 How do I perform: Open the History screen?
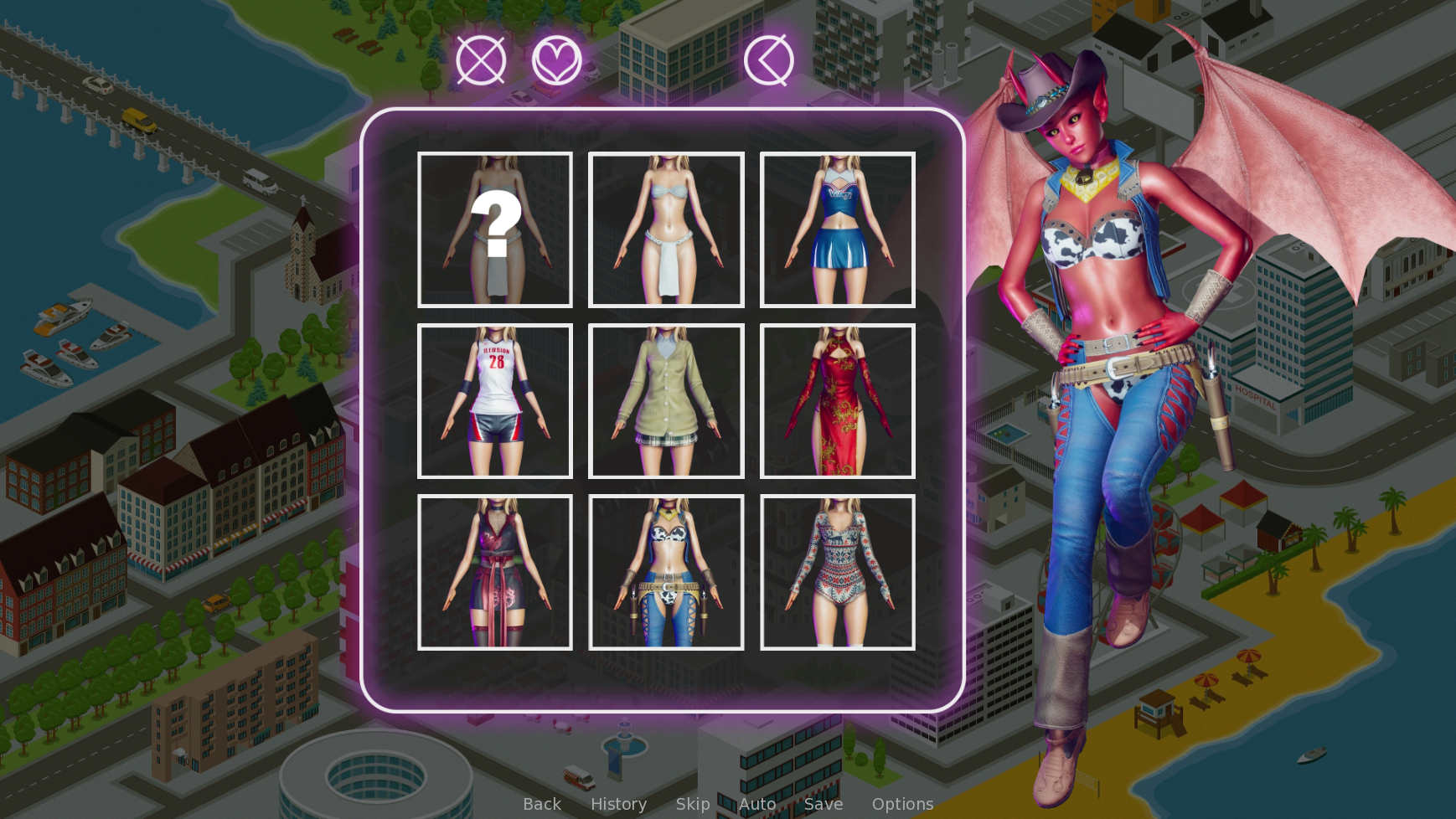[x=618, y=804]
